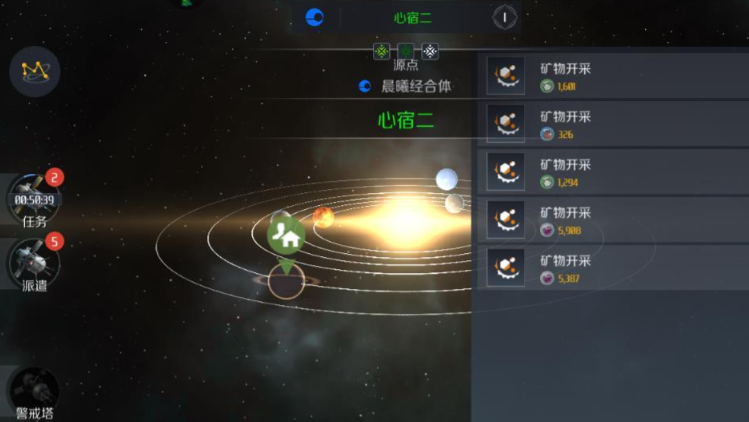
Task: Select the 矿物开采 entry showing 5,387
Action: pos(611,268)
